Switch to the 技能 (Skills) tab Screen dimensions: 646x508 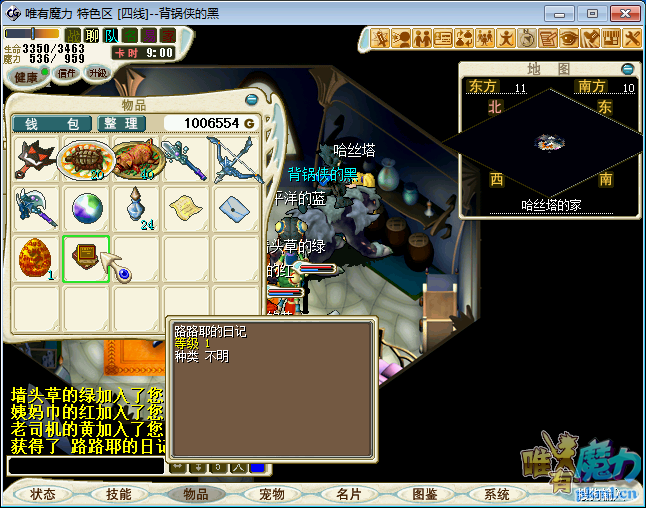119,494
